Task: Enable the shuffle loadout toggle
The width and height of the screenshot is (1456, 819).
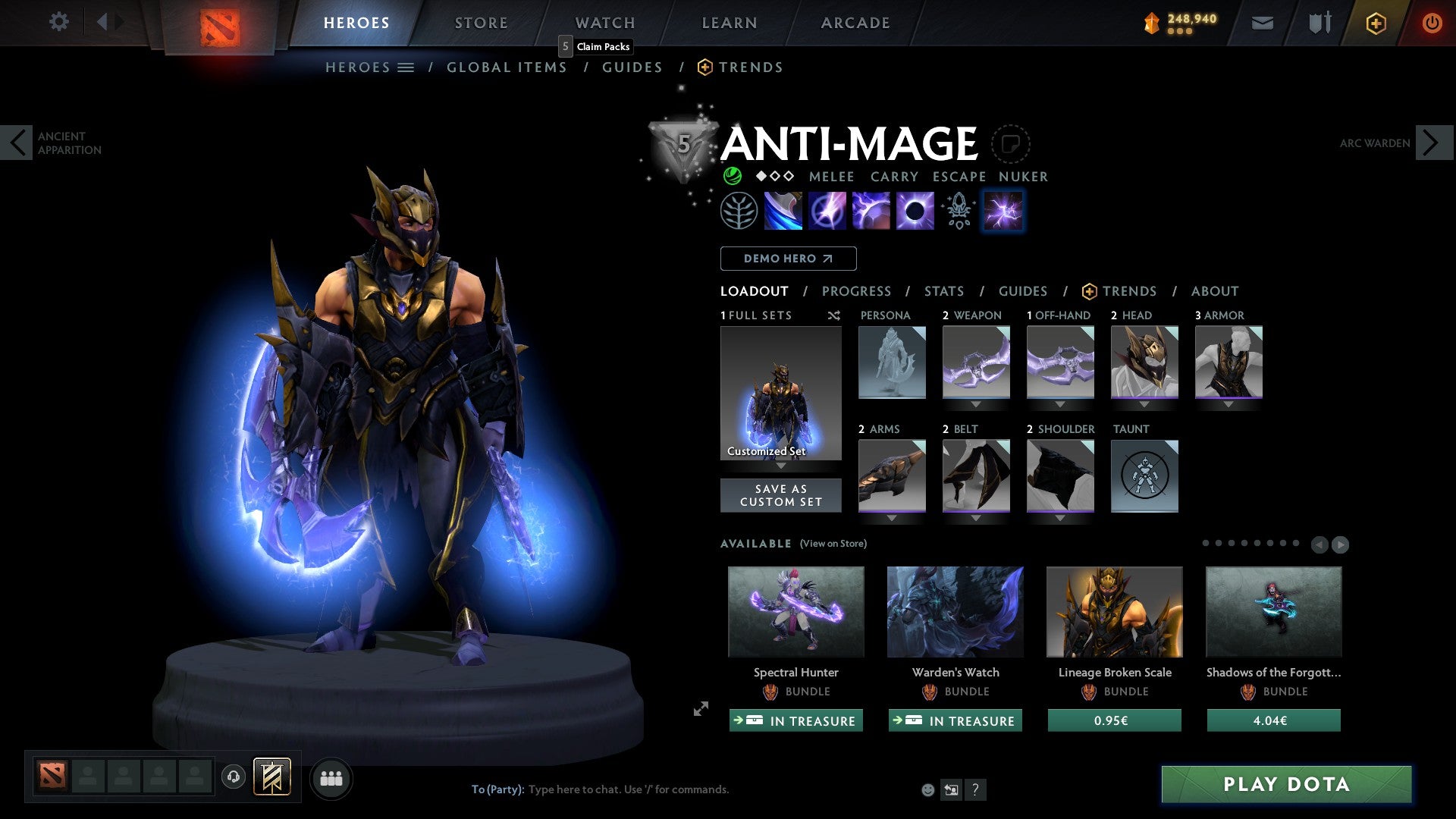Action: coord(833,315)
